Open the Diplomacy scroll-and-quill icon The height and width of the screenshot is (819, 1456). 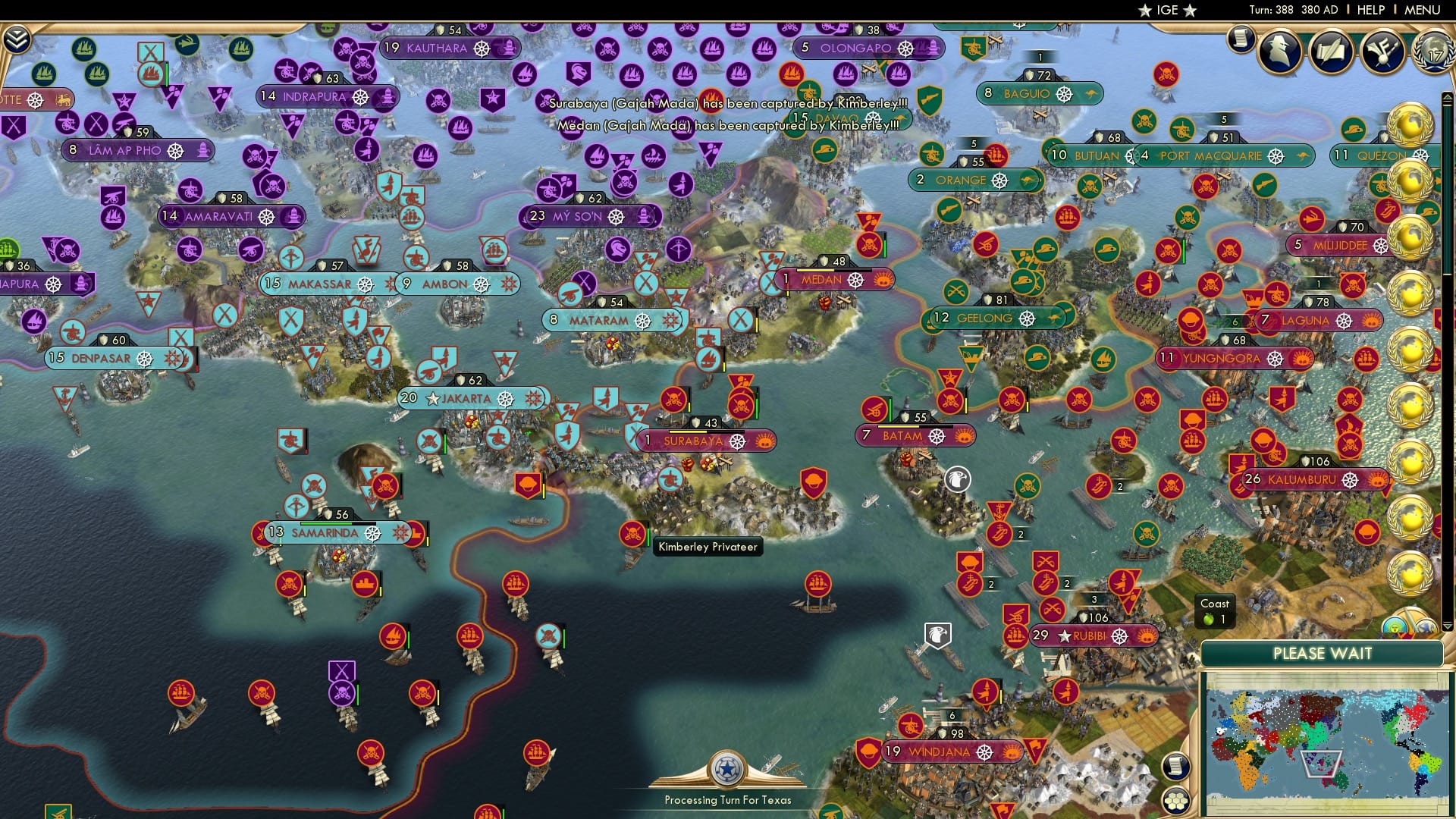pos(1332,52)
